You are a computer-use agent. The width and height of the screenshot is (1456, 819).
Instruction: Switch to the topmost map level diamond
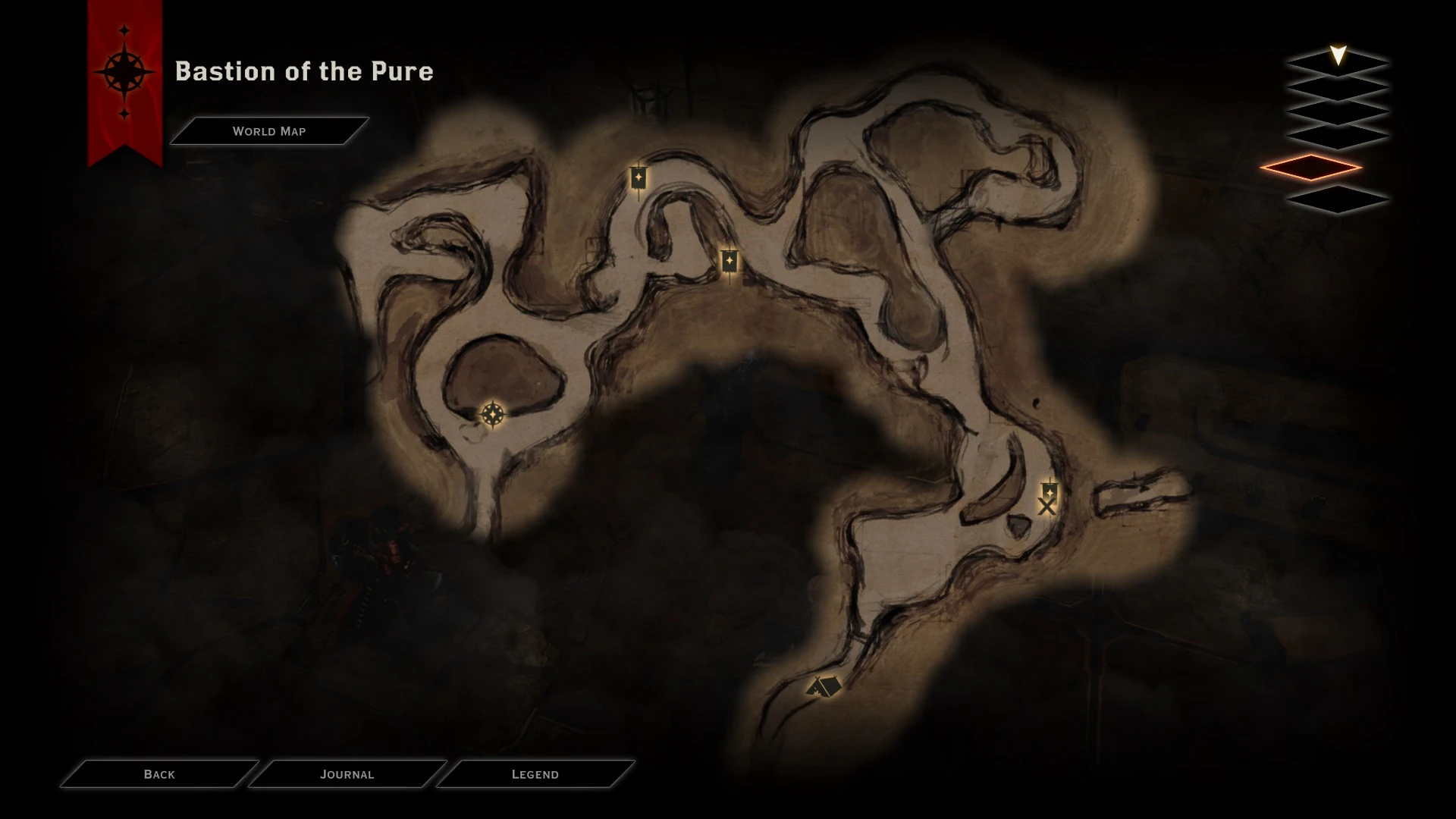(1338, 62)
